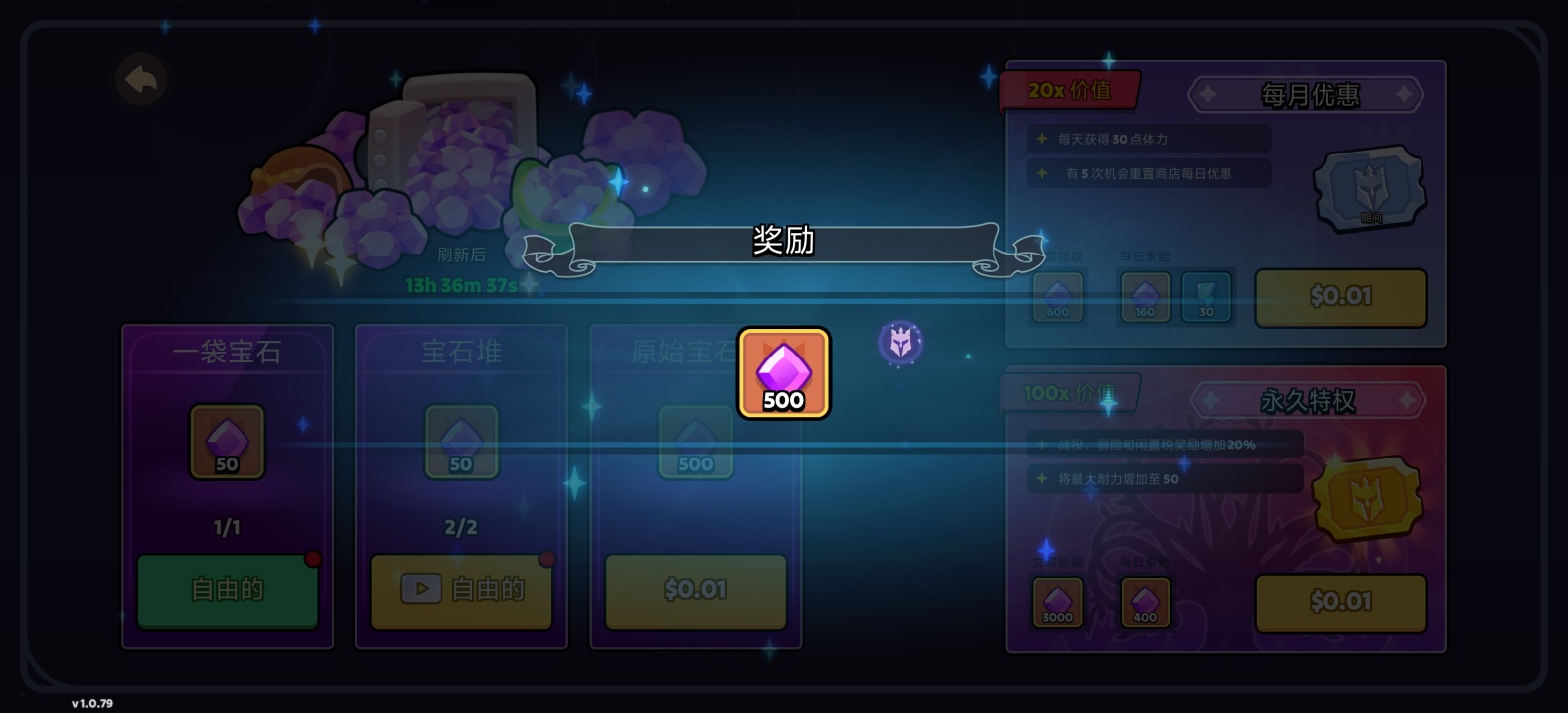Click the video play icon on 宝石堆 button
Viewport: 1568px width, 713px height.
pos(421,588)
